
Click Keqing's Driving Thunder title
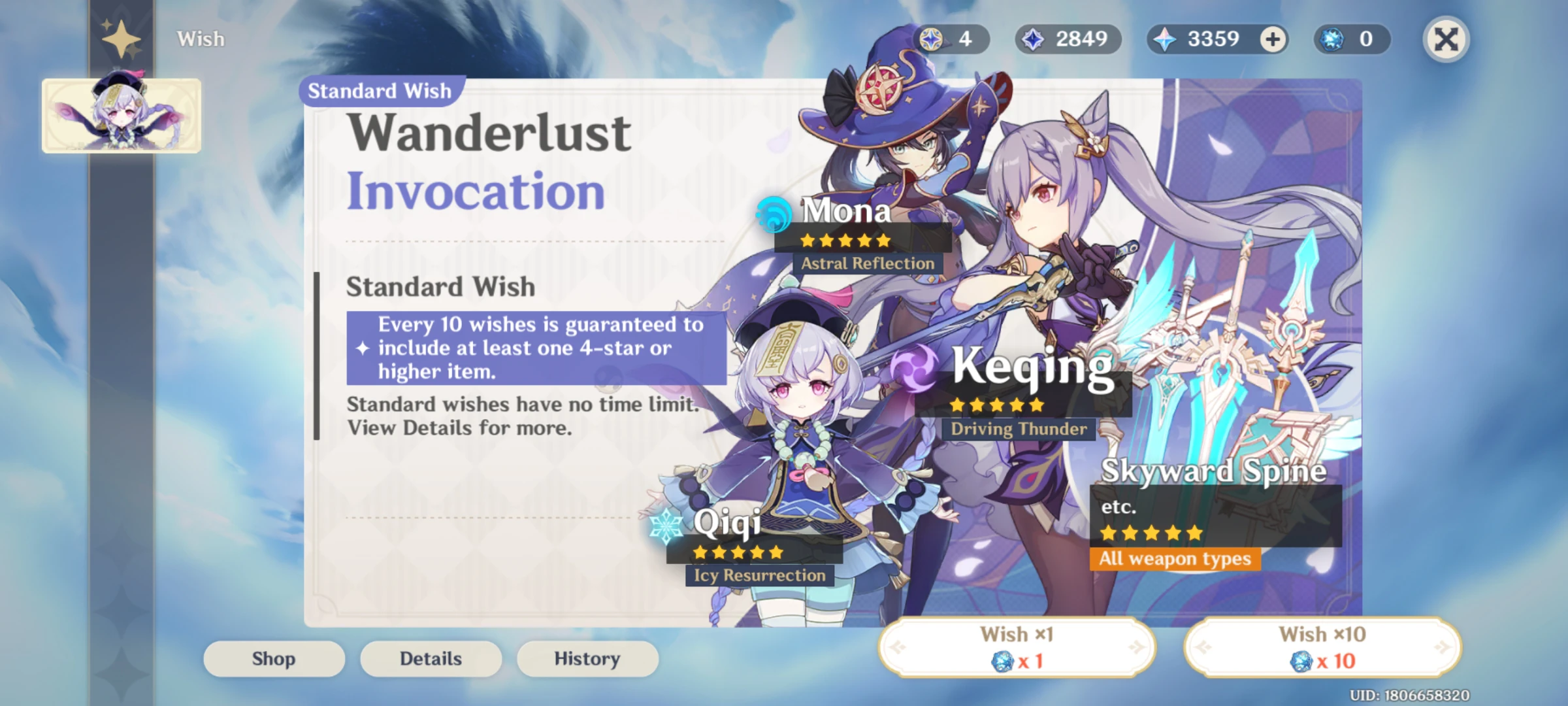[1017, 429]
